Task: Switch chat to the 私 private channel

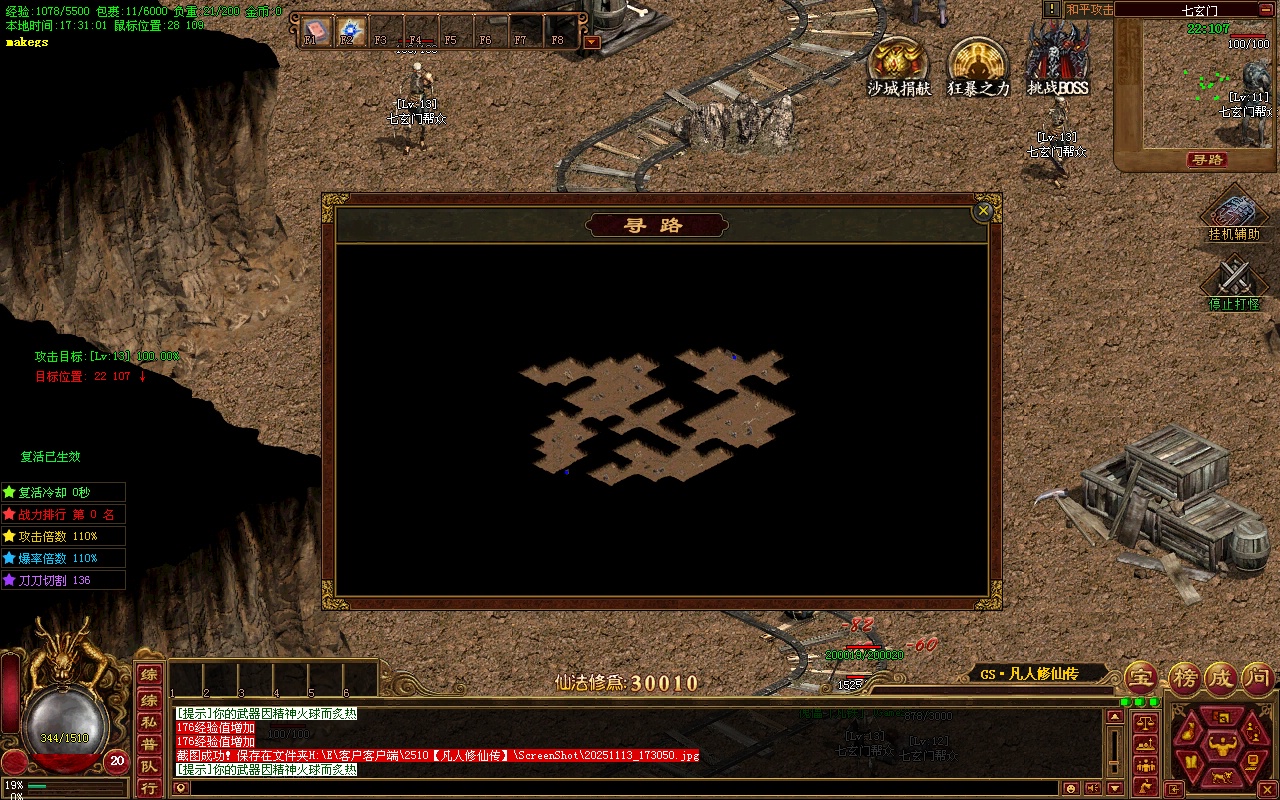Action: 148,722
